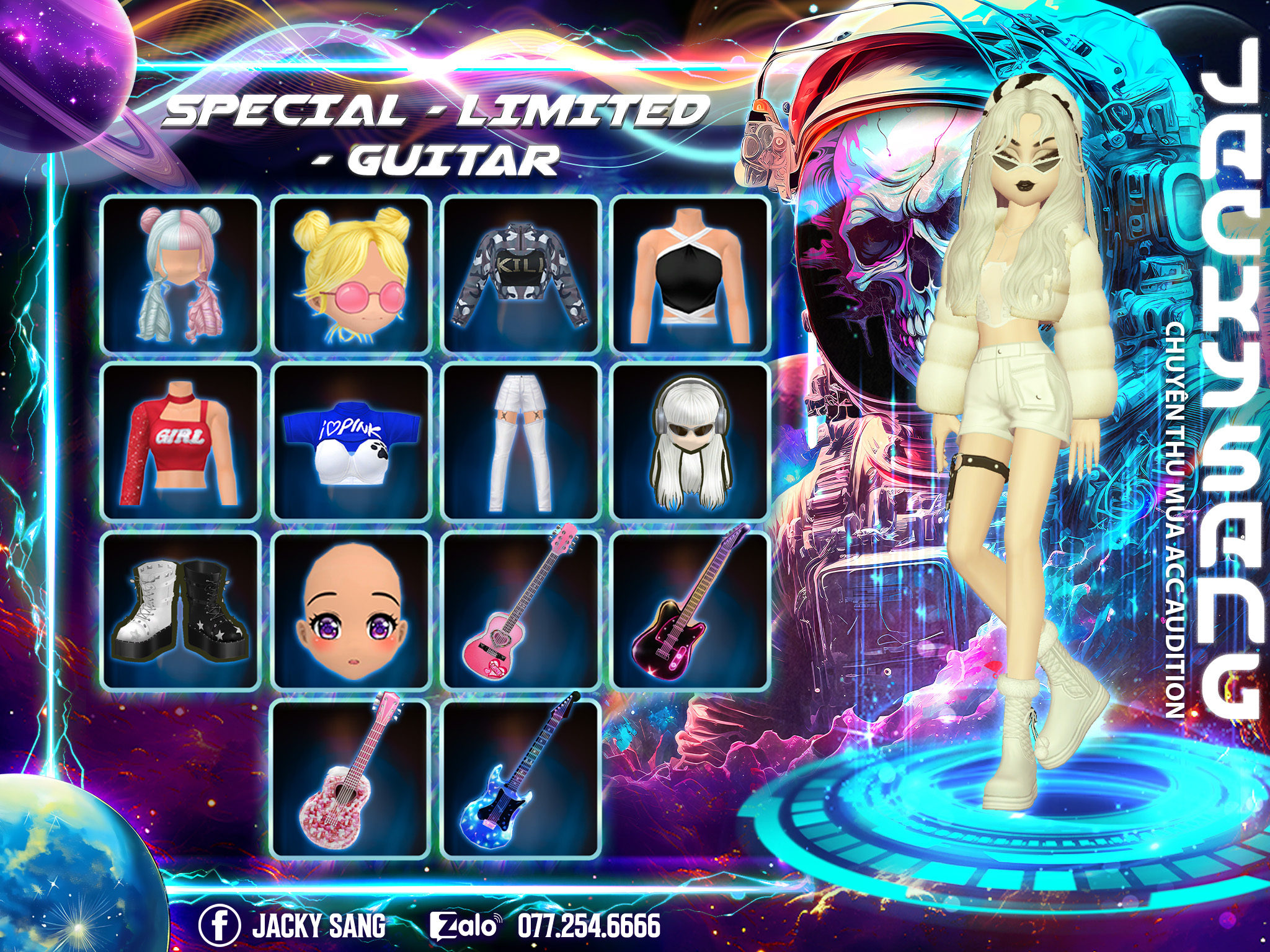Select the black halter top tile

pos(690,275)
